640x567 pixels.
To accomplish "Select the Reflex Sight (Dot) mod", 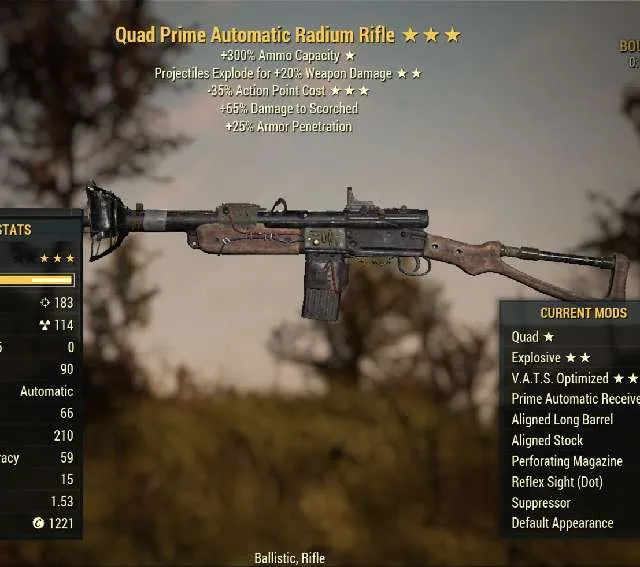I will 556,482.
